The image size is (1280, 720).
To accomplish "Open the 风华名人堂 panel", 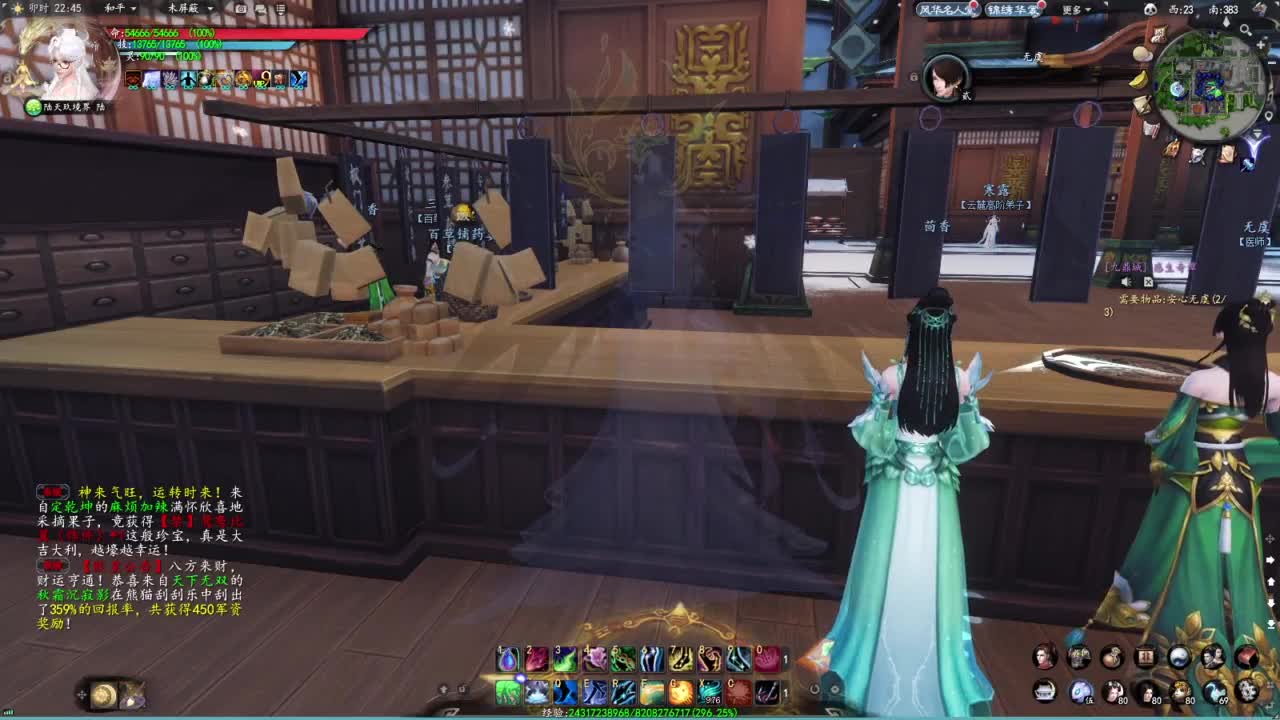I will pos(947,9).
